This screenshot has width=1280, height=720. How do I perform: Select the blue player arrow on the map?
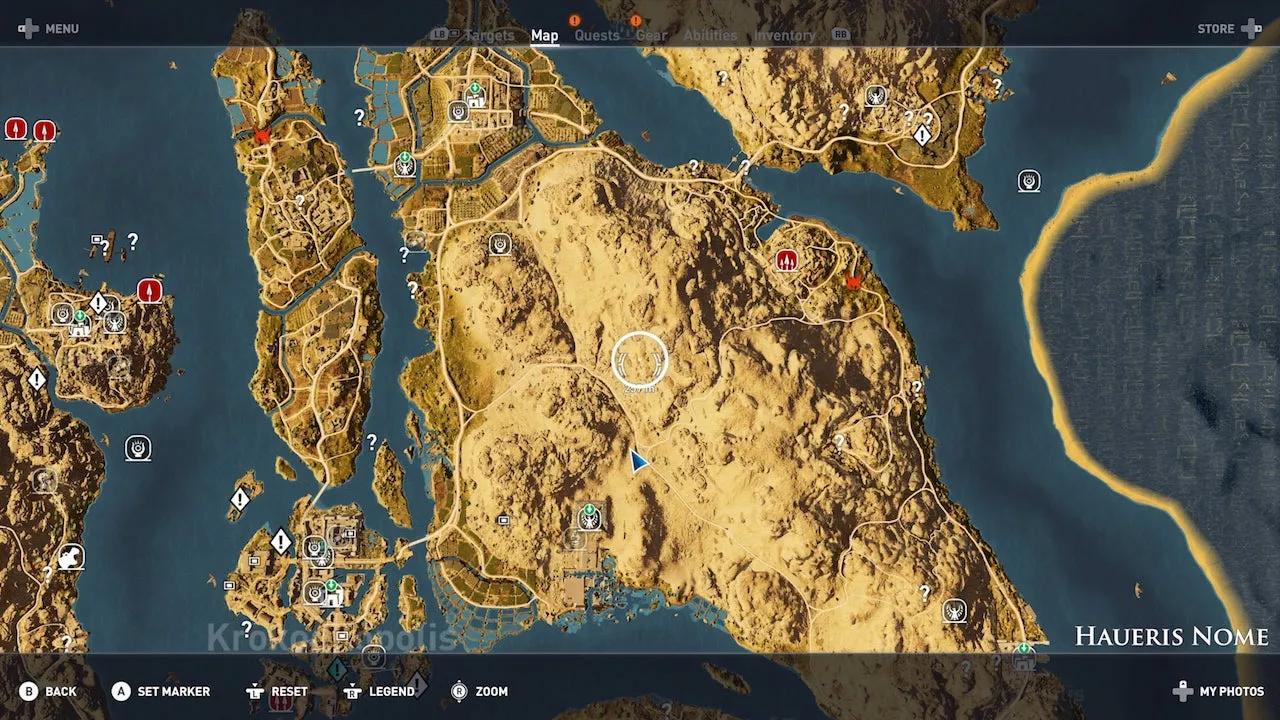click(x=638, y=460)
